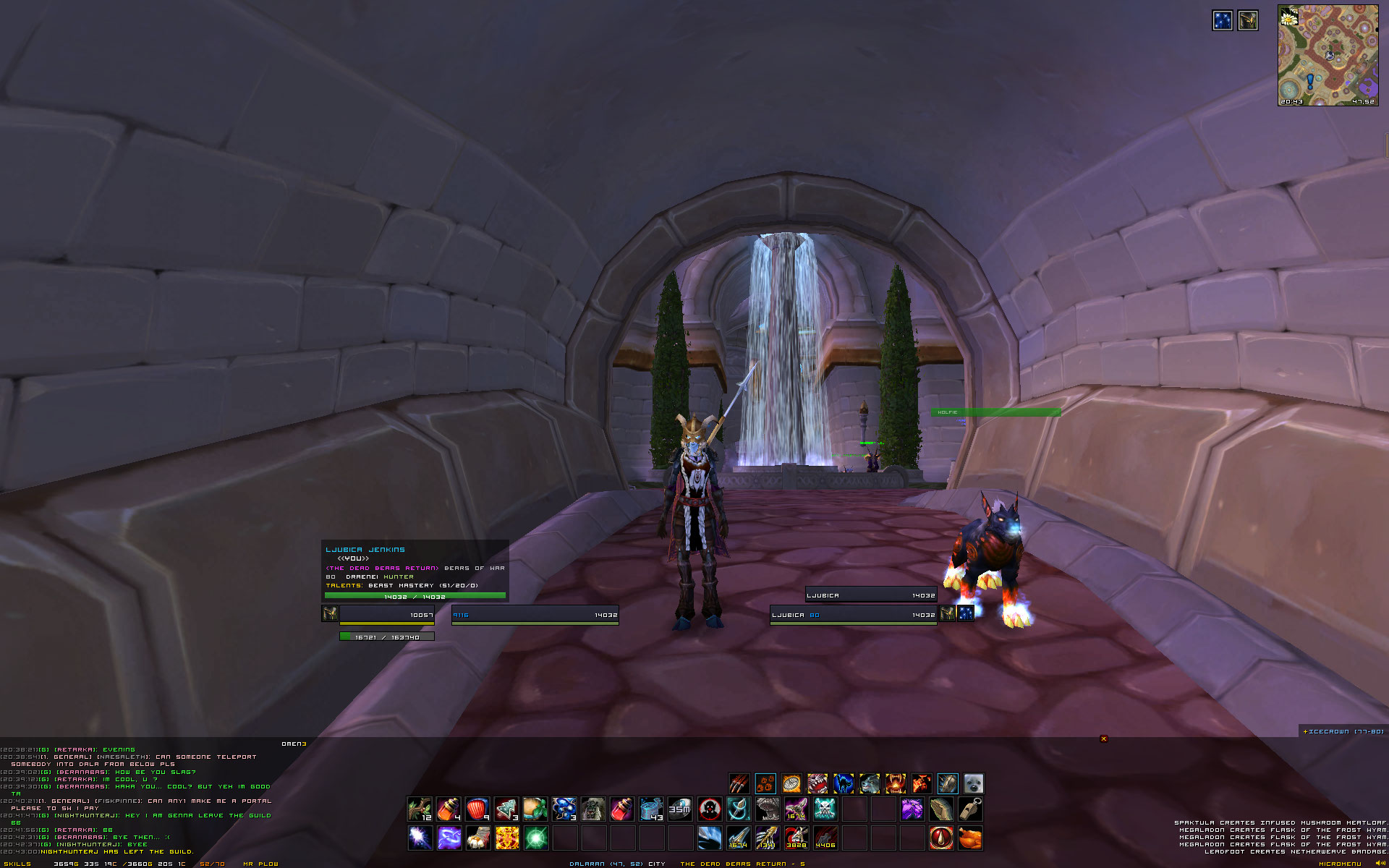Activate the red skull target mark ability
Viewport: 1389px width, 868px height.
[710, 809]
